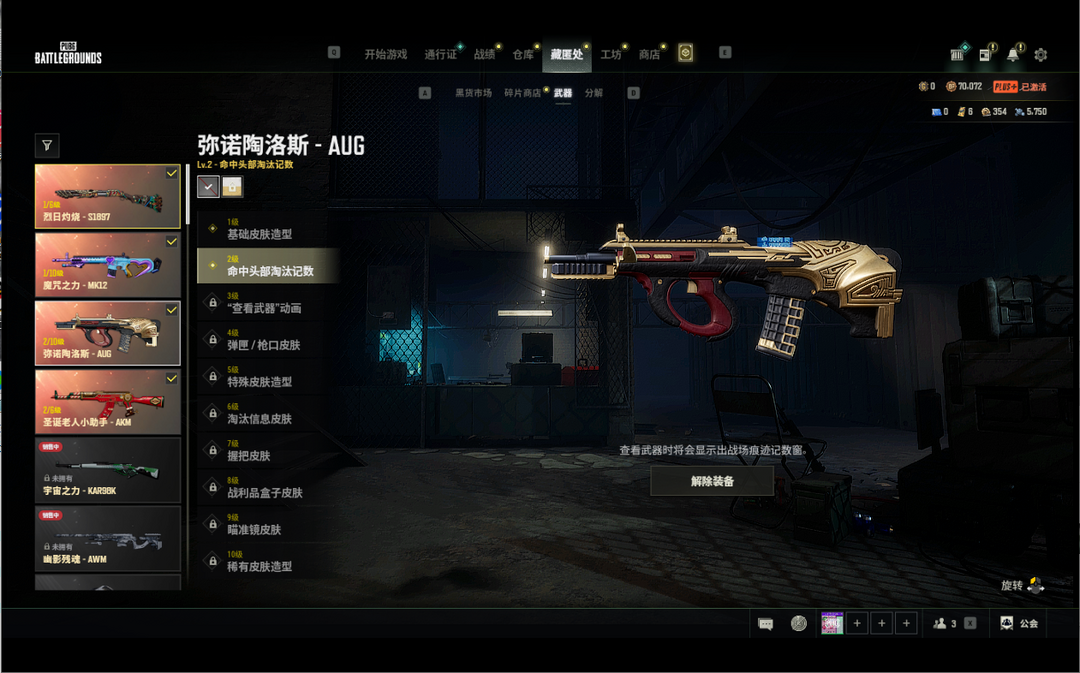Choose the 圣诞老人小助手 AKM skin
Image resolution: width=1080 pixels, height=673 pixels.
coord(108,401)
